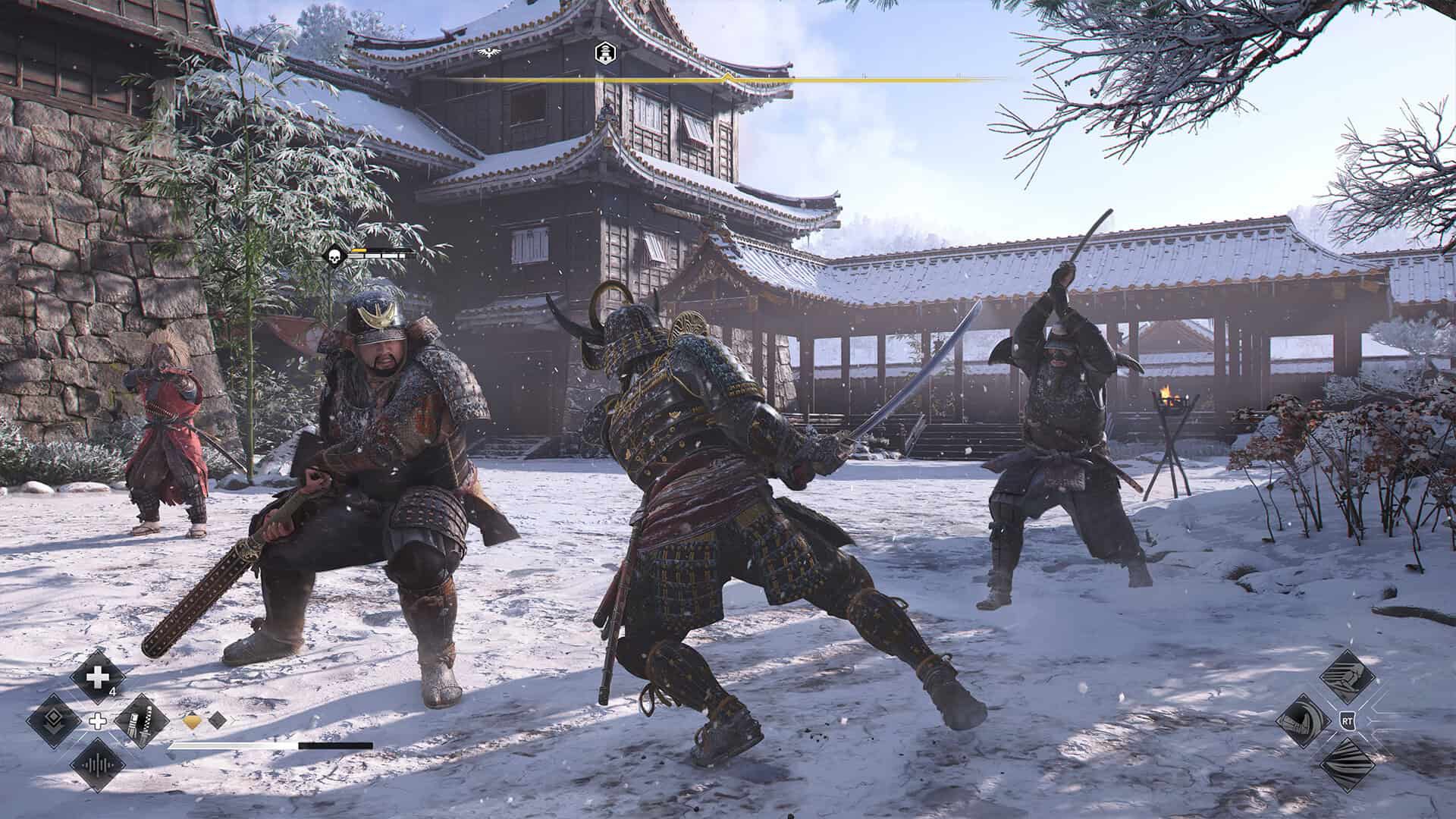This screenshot has width=1456, height=819.
Task: Select the spirit soundwave diamond icon
Action: [x=97, y=766]
